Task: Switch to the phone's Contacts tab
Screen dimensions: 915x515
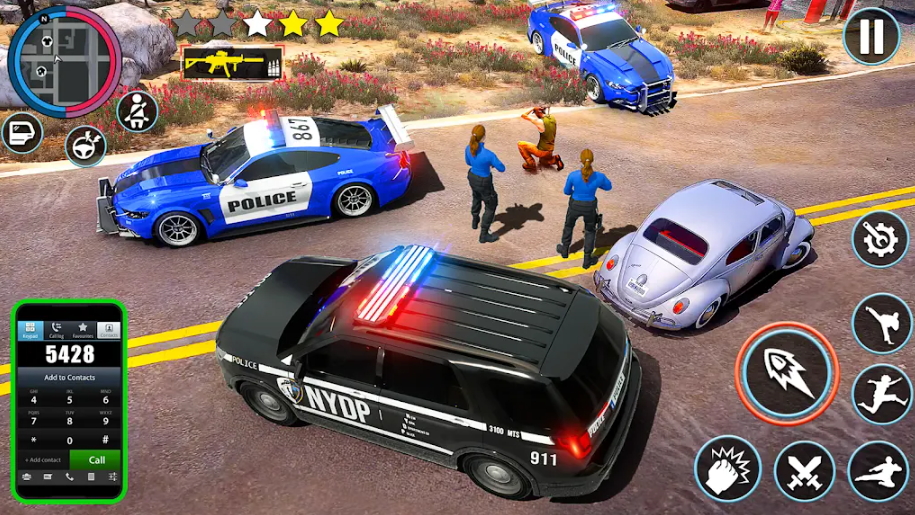Action: (110, 329)
